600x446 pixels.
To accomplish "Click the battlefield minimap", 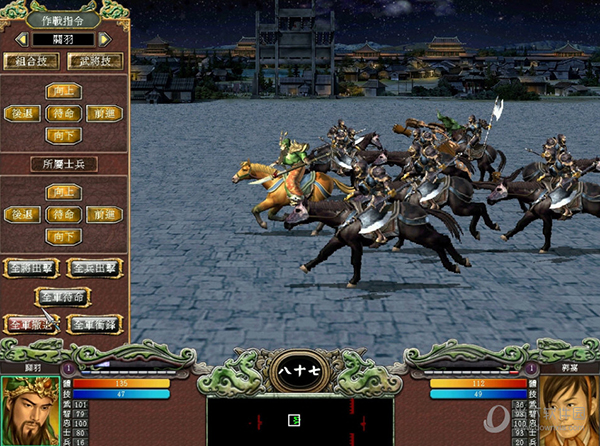I will point(299,420).
